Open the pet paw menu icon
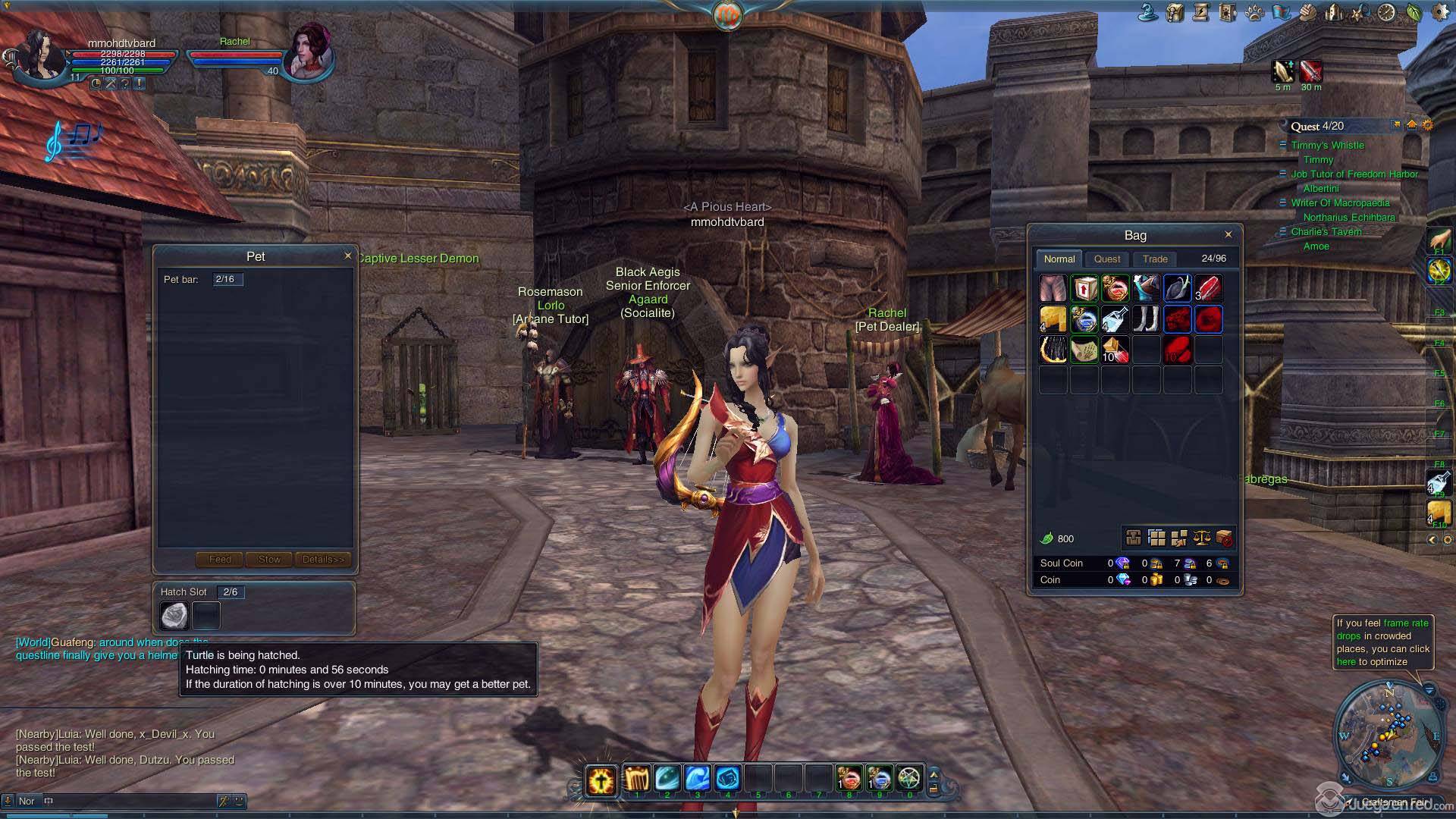The width and height of the screenshot is (1456, 819). click(1254, 12)
